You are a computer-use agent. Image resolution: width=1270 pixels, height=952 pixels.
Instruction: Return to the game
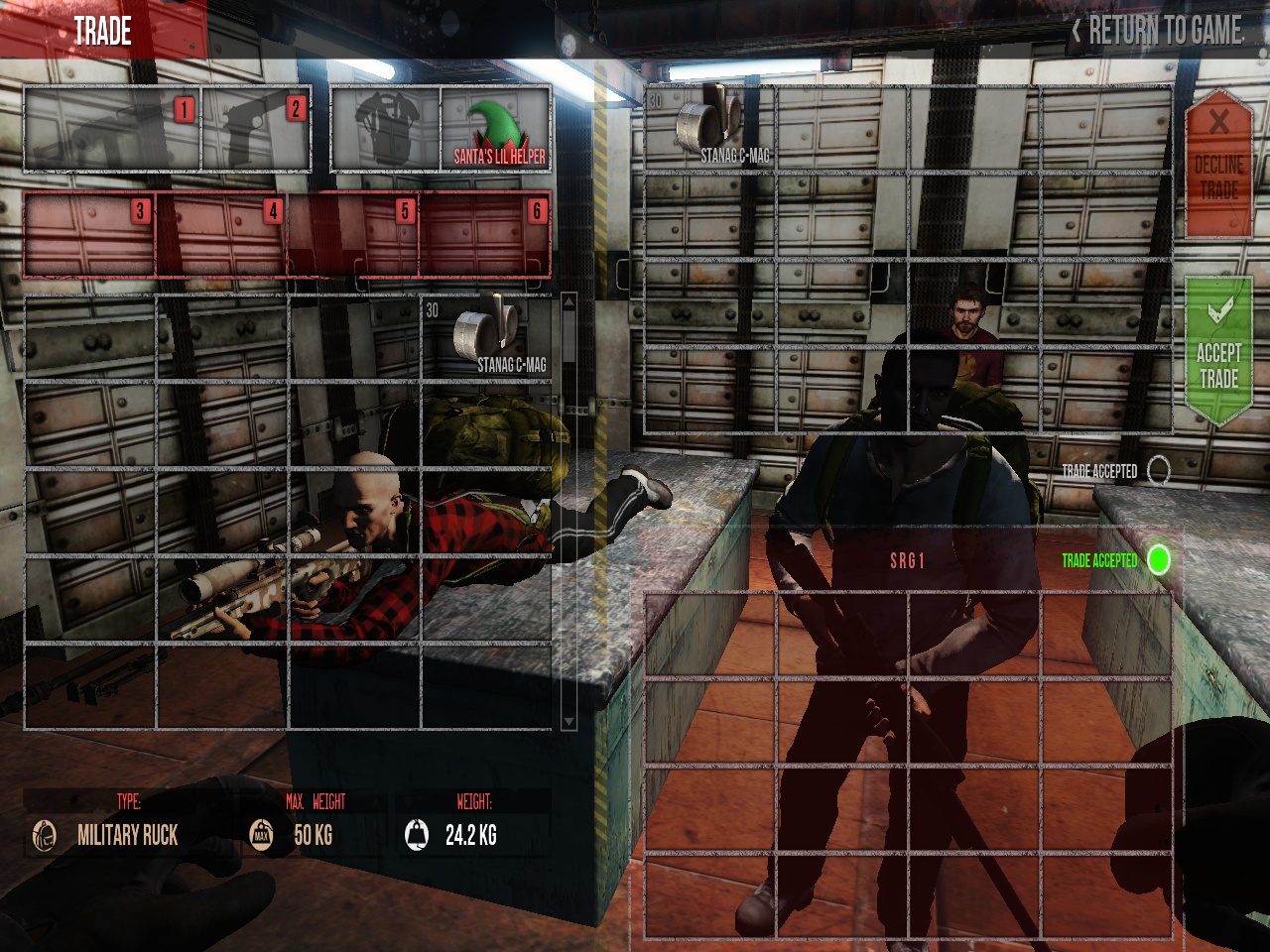pos(1157,31)
